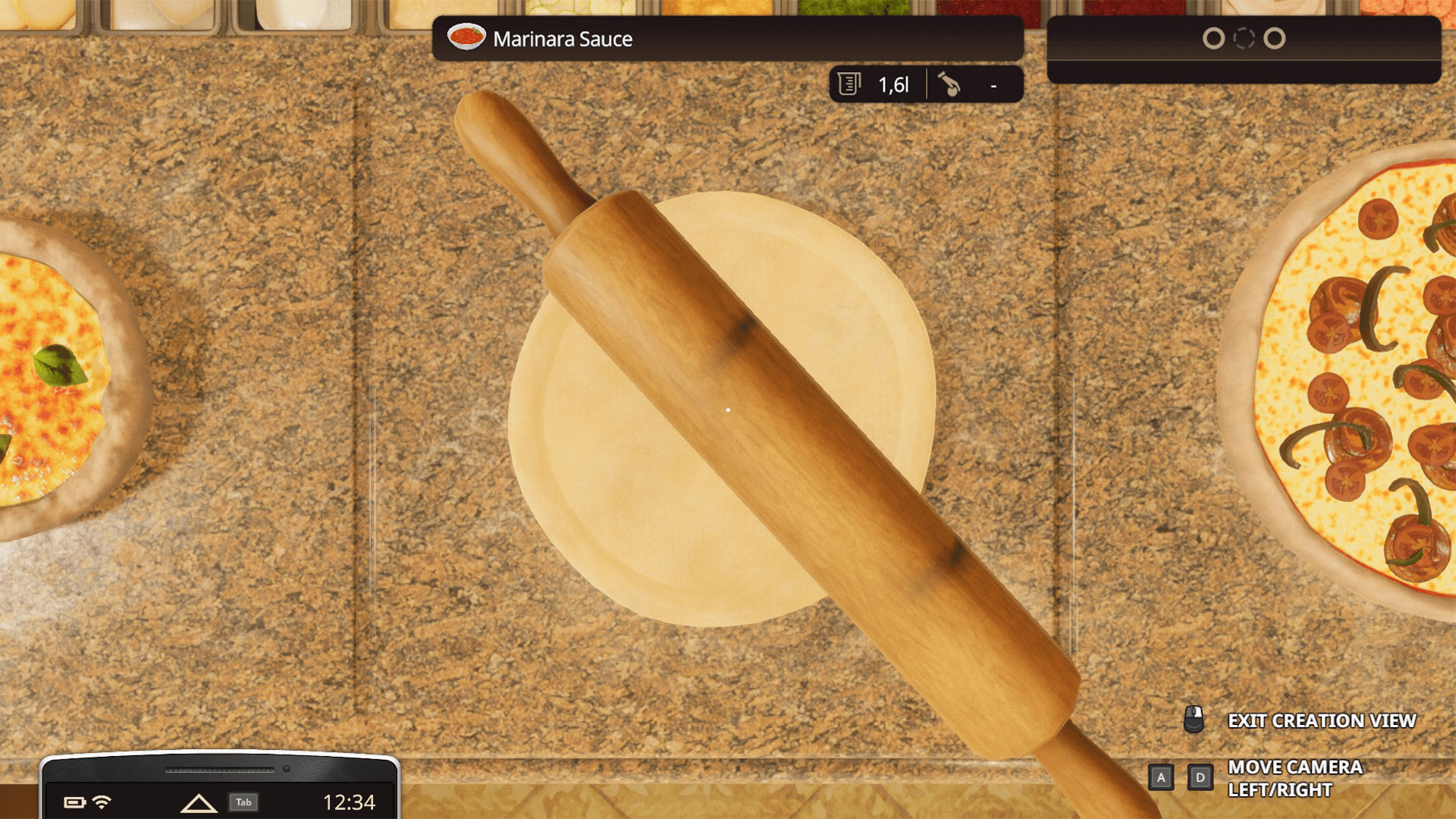Click the 12:34 clock on the phone
Screen dimensions: 1456x819
pyautogui.click(x=349, y=802)
